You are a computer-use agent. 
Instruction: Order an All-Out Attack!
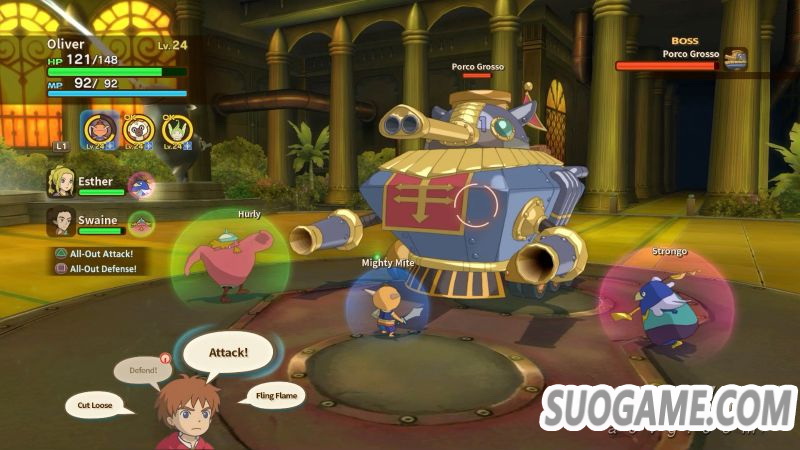[x=98, y=253]
